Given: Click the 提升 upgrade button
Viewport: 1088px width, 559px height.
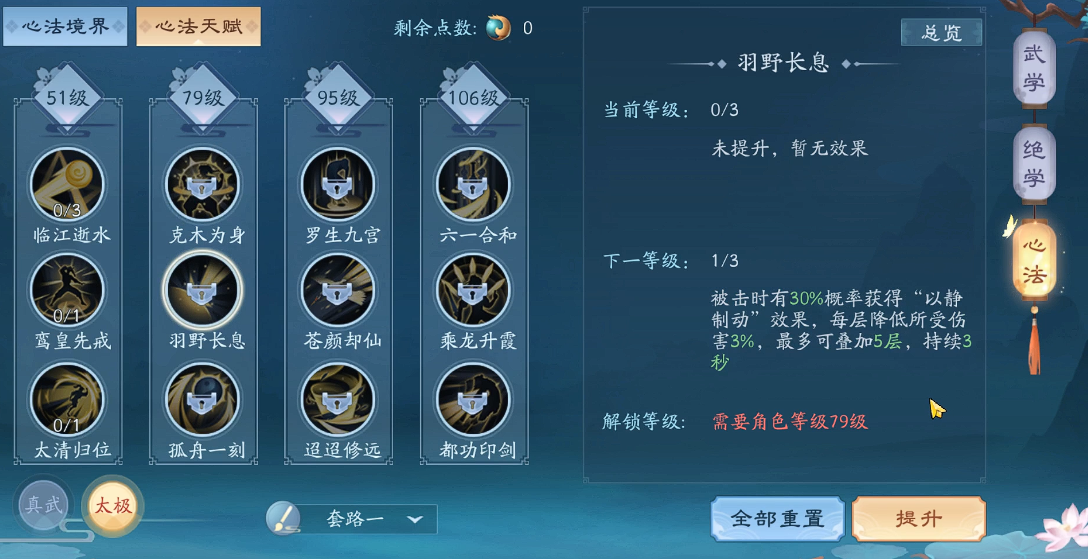Looking at the screenshot, I should tap(918, 519).
